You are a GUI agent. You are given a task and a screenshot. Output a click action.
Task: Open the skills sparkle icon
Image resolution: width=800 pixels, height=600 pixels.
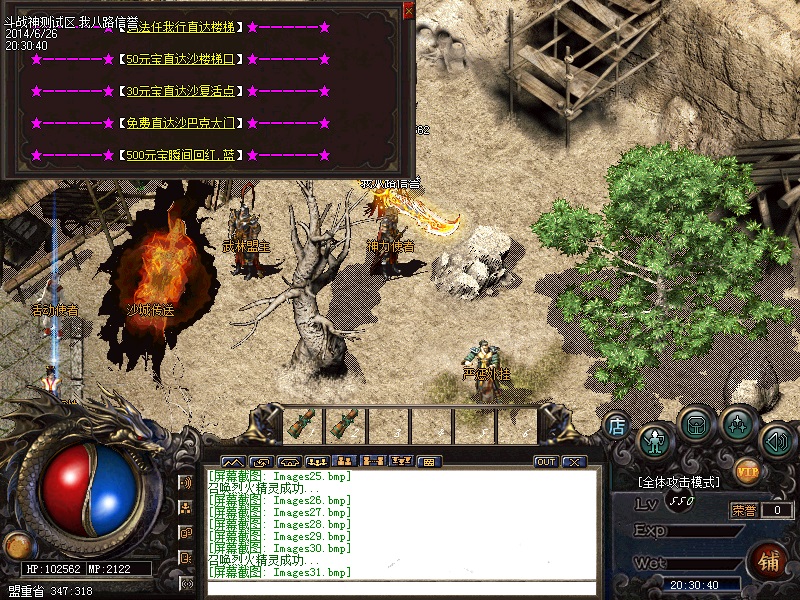738,423
